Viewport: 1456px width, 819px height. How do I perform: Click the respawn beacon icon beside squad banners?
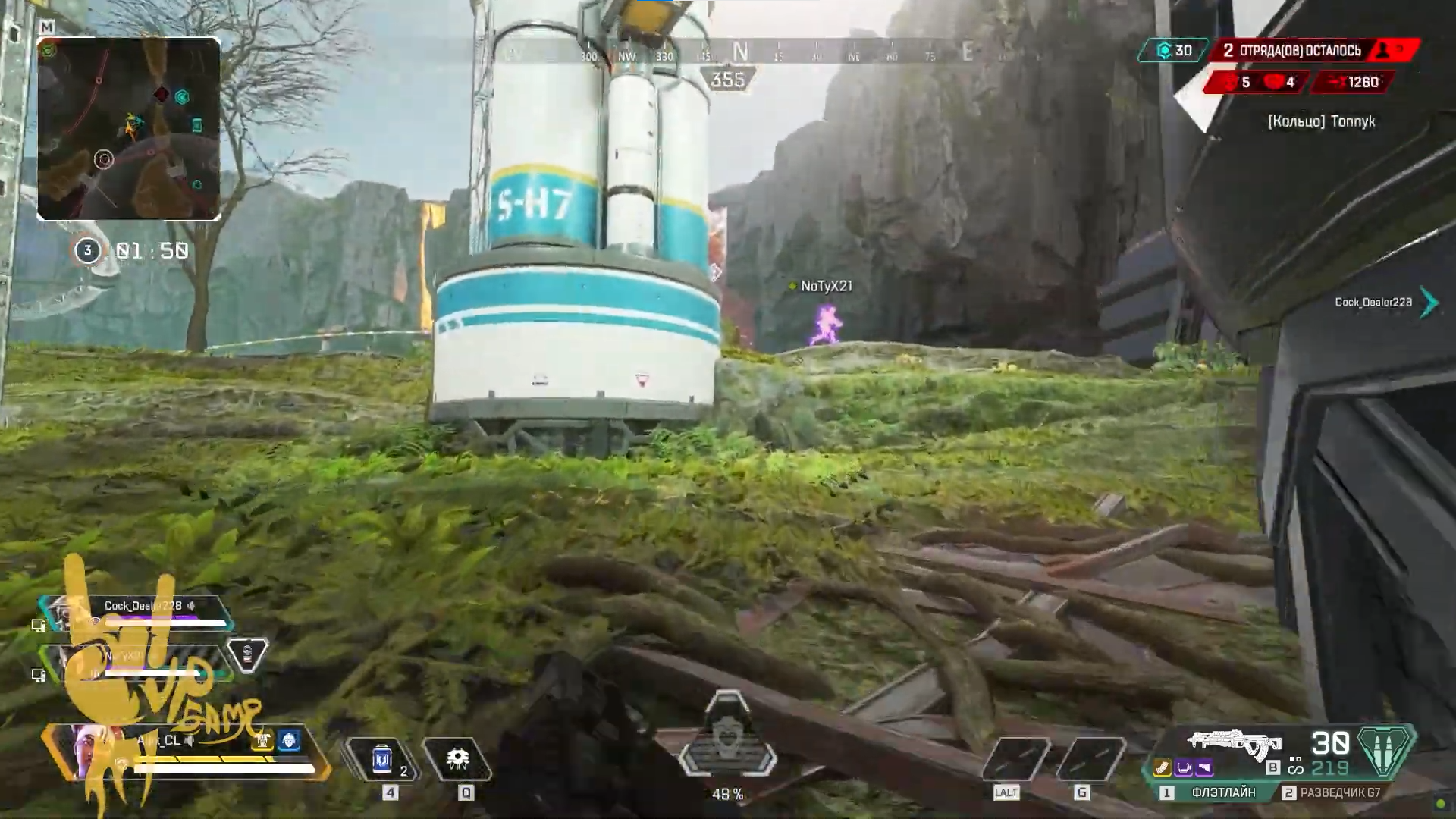[x=248, y=656]
